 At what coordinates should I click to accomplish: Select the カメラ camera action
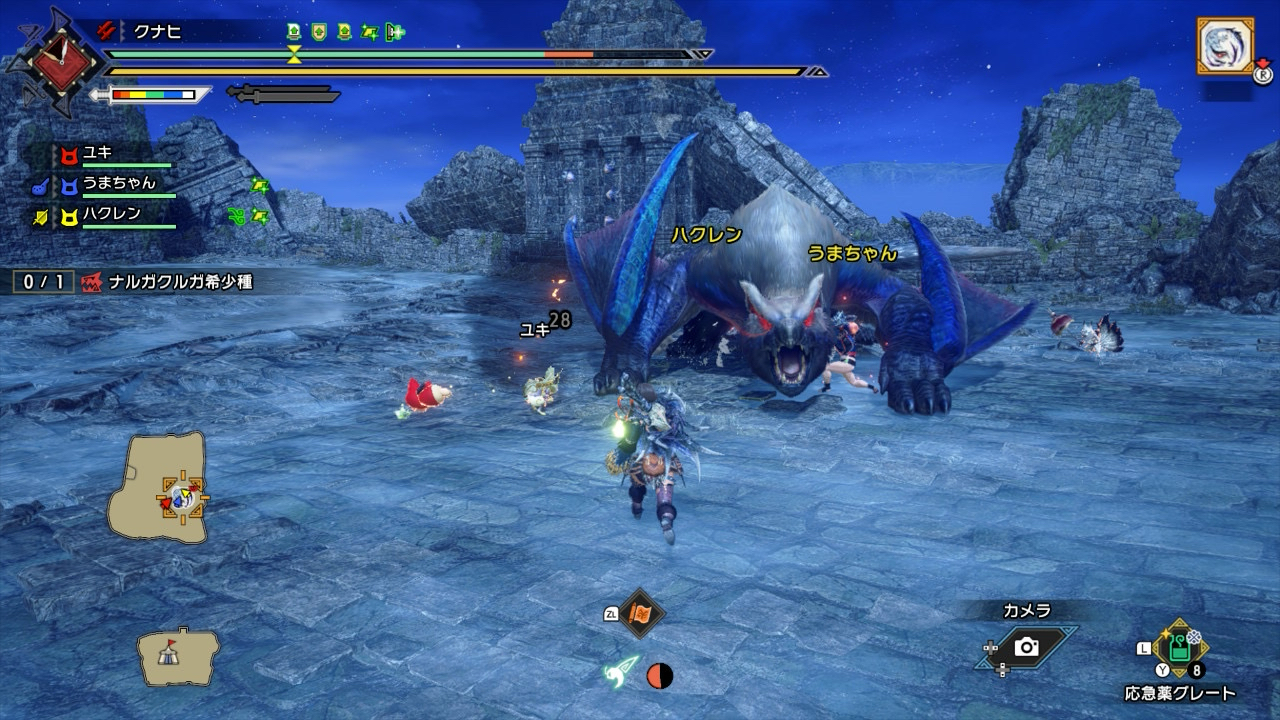tap(1026, 647)
